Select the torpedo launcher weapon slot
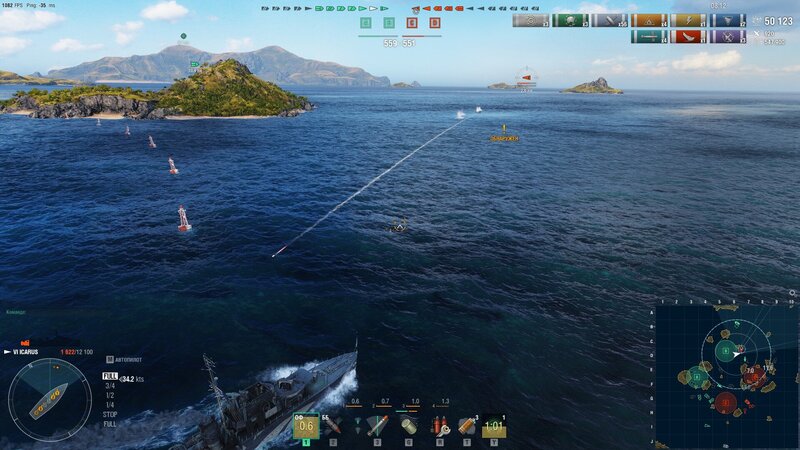The image size is (800, 450). (378, 426)
